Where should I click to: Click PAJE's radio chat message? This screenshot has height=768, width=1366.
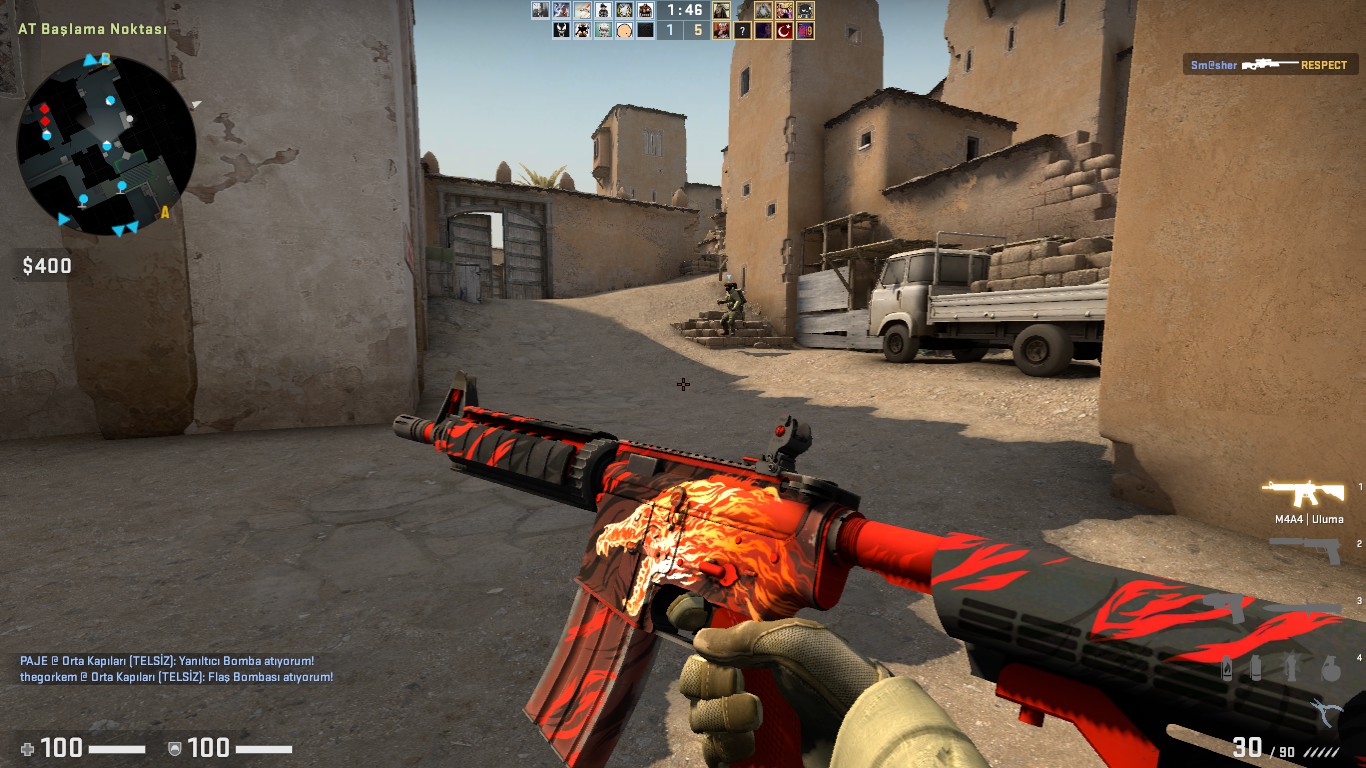coord(167,661)
